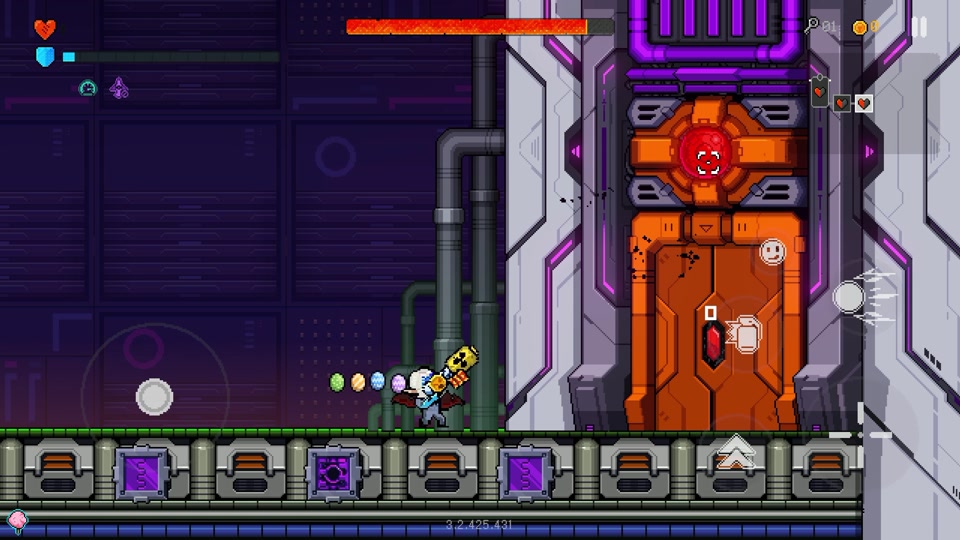Pause the game with the pause button

(x=919, y=27)
